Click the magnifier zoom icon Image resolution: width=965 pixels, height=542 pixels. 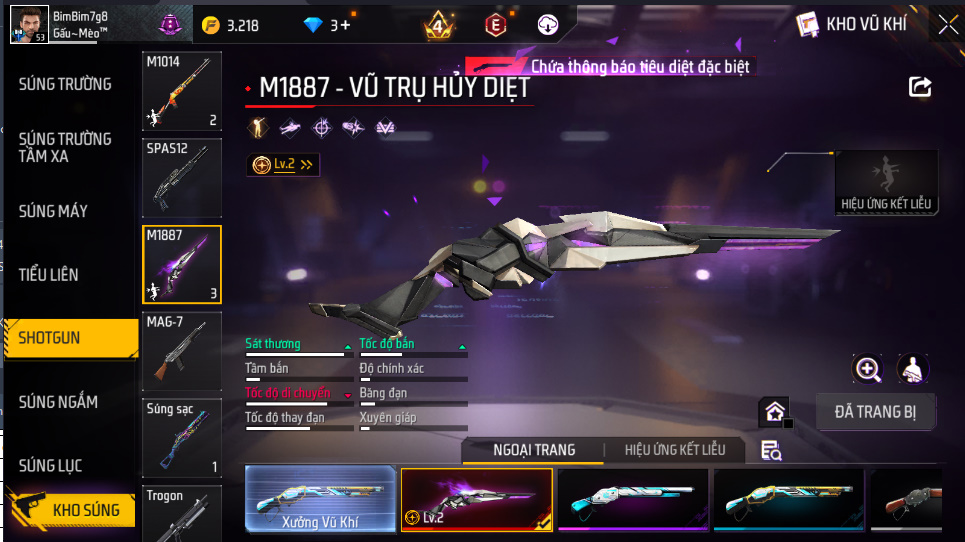coord(868,369)
